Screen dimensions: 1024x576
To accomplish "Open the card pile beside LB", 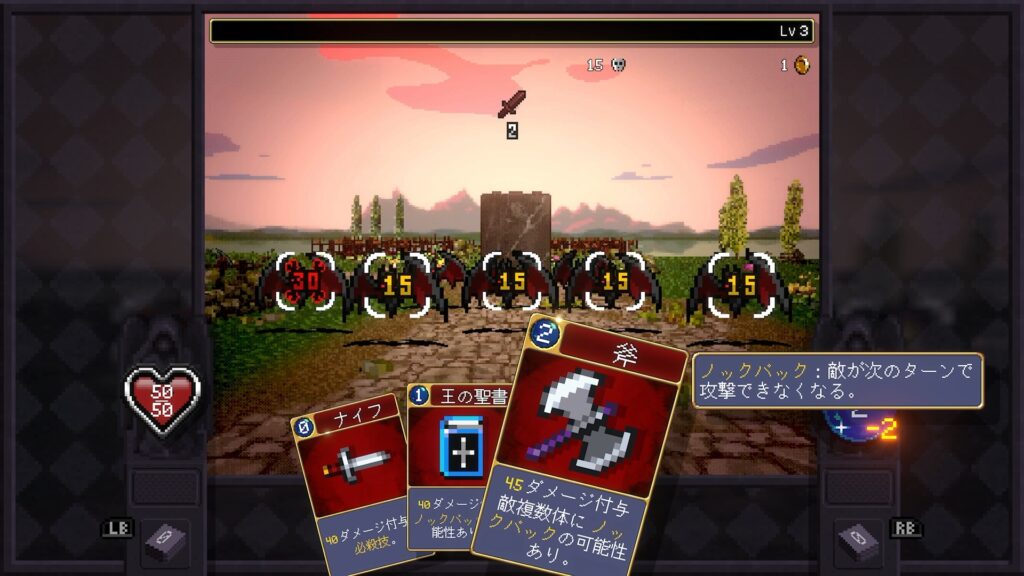I will [164, 541].
